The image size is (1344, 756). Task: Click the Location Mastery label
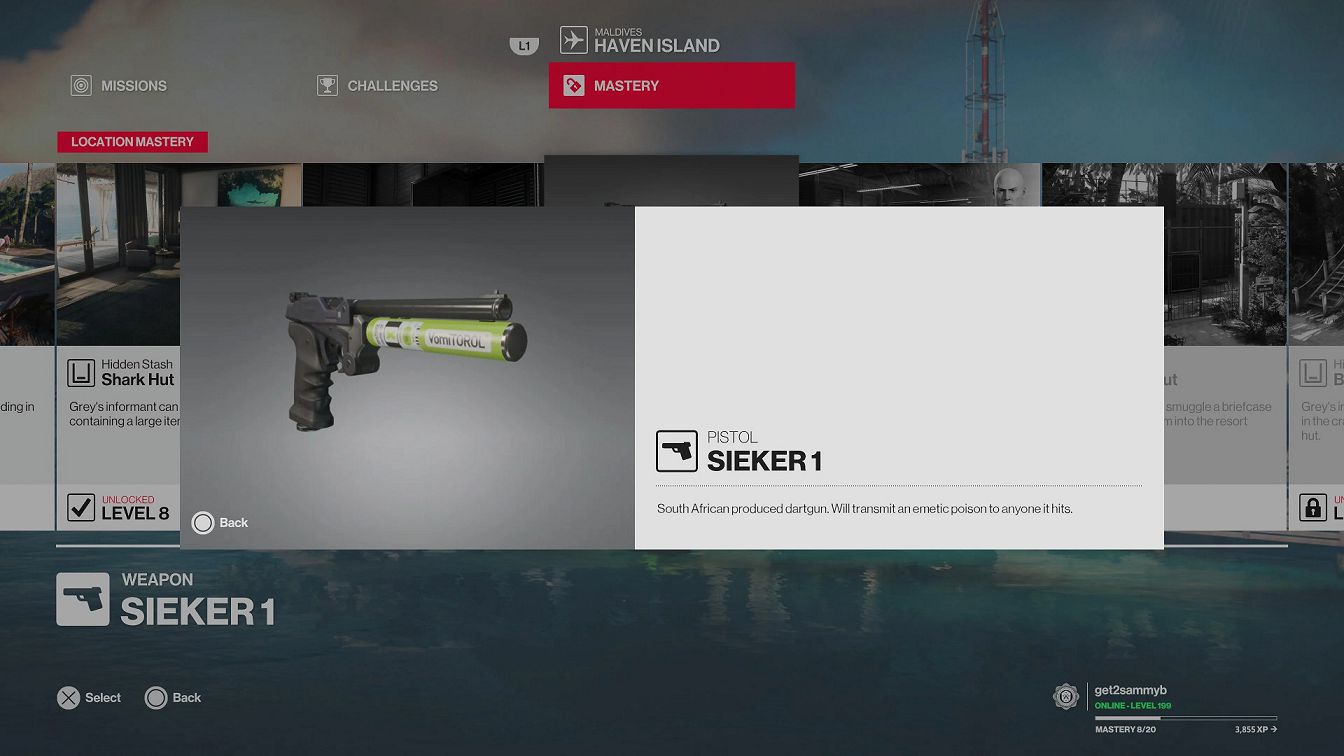[132, 141]
